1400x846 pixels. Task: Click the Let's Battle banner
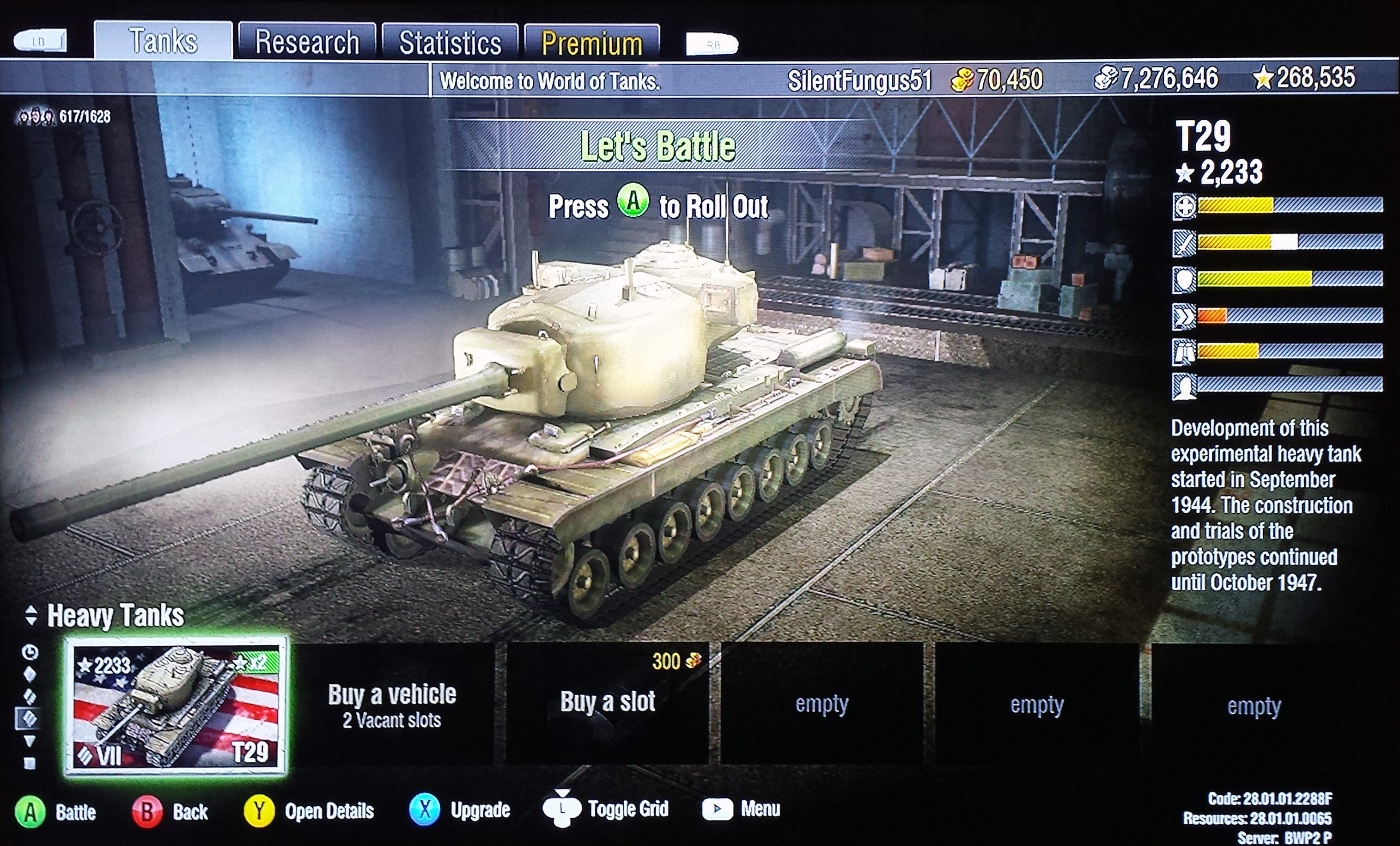tap(657, 146)
